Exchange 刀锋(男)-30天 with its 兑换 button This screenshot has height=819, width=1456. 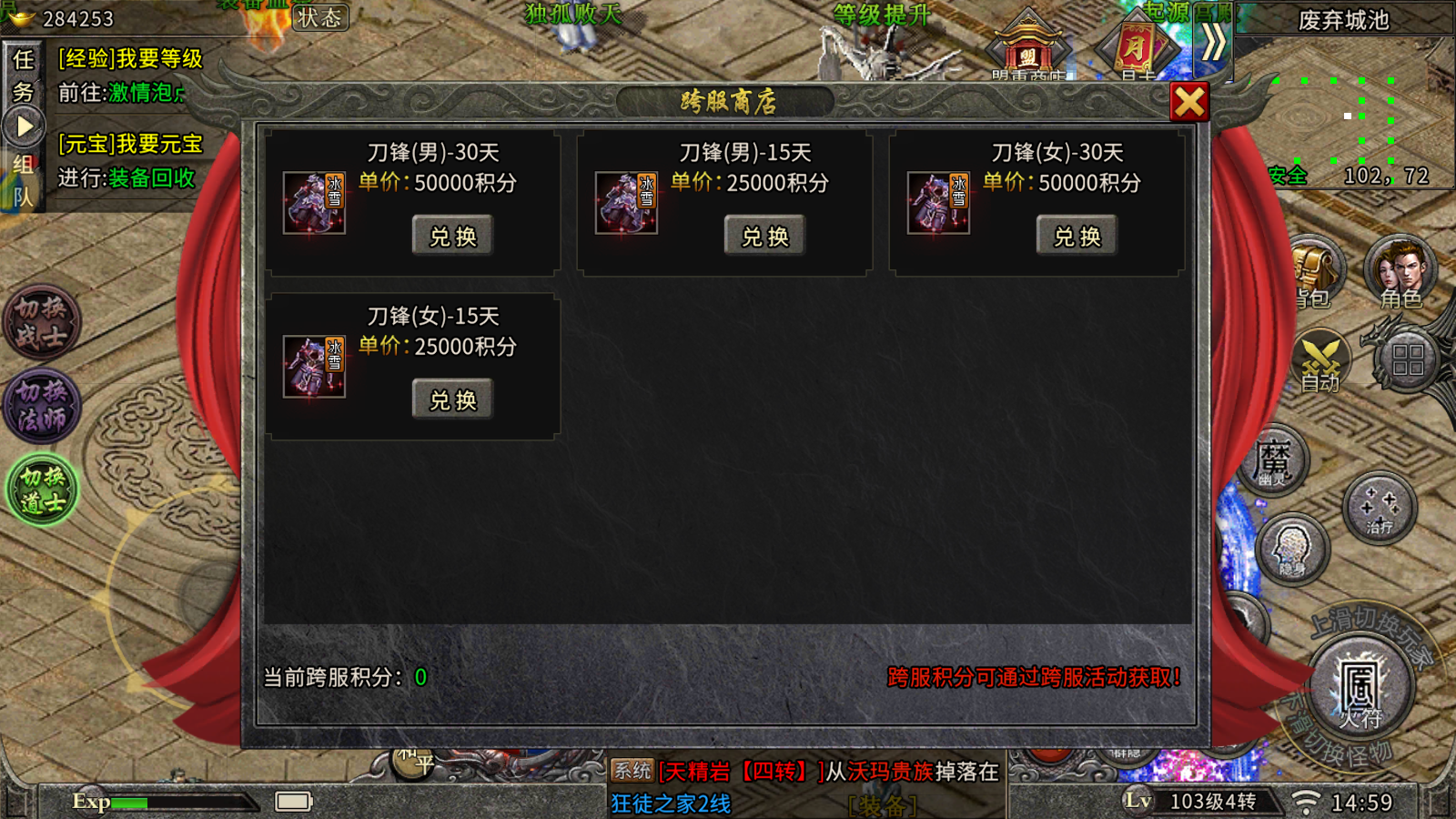coord(451,235)
